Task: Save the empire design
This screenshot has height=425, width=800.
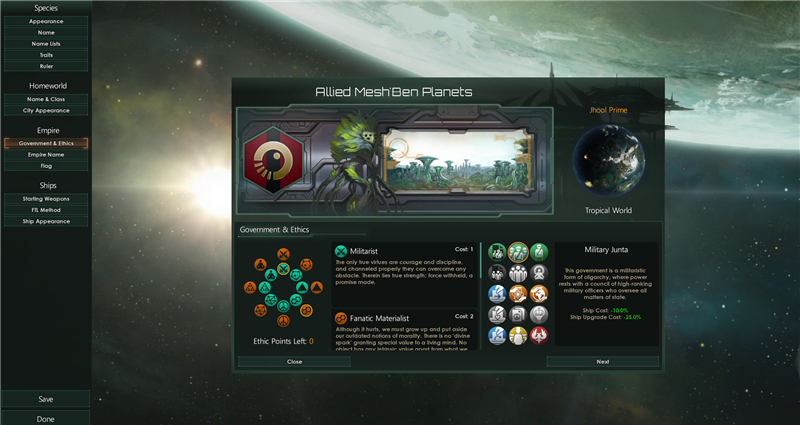Action: [x=46, y=399]
